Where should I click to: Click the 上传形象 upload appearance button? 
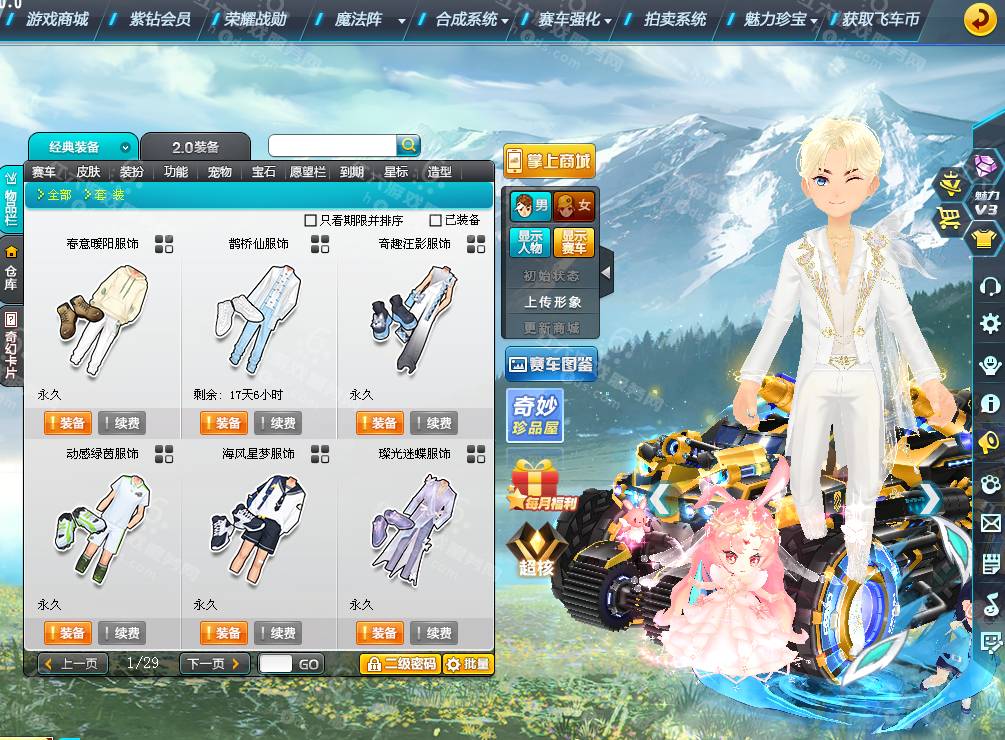[x=553, y=301]
